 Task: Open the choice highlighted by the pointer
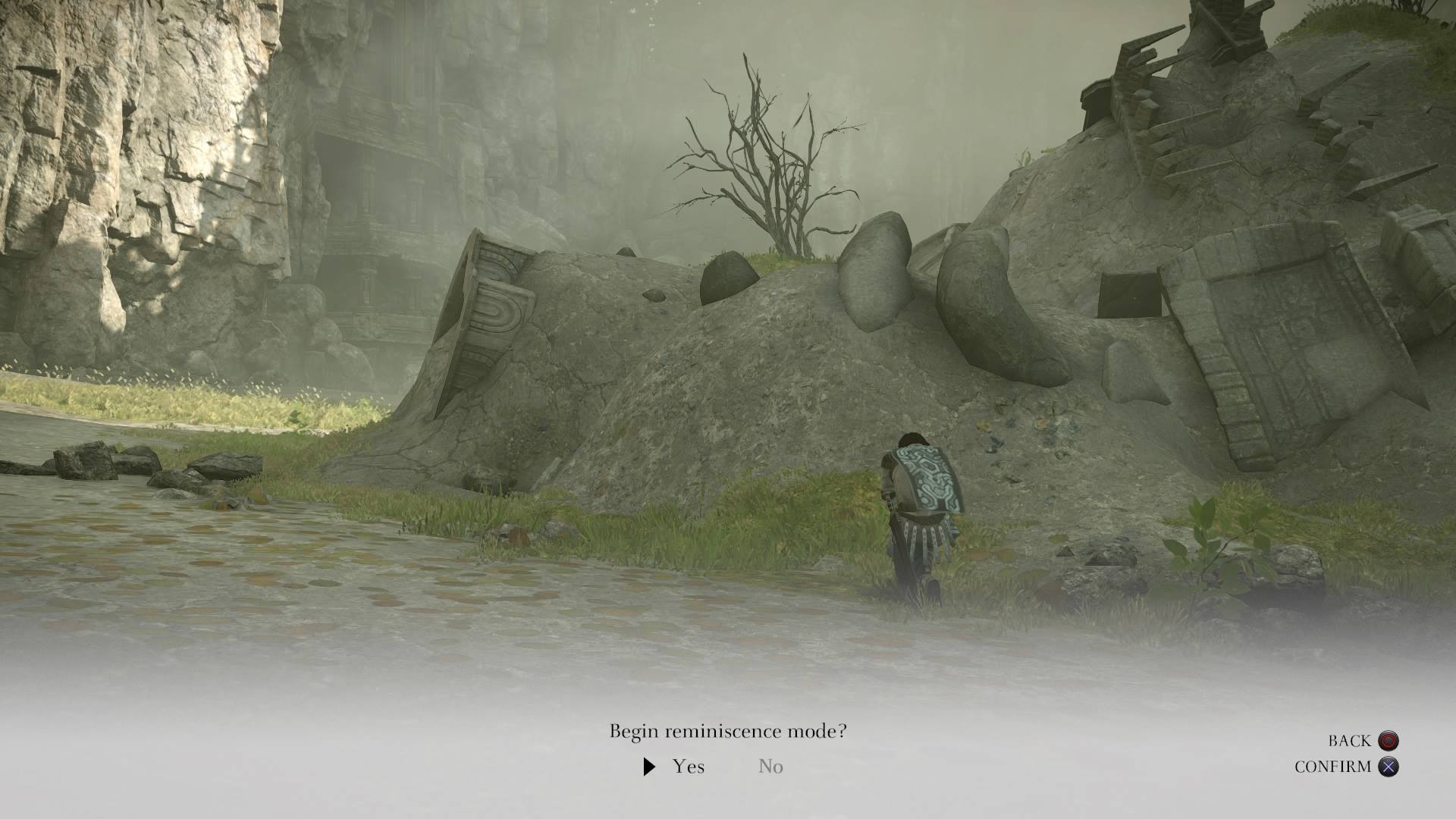[688, 767]
